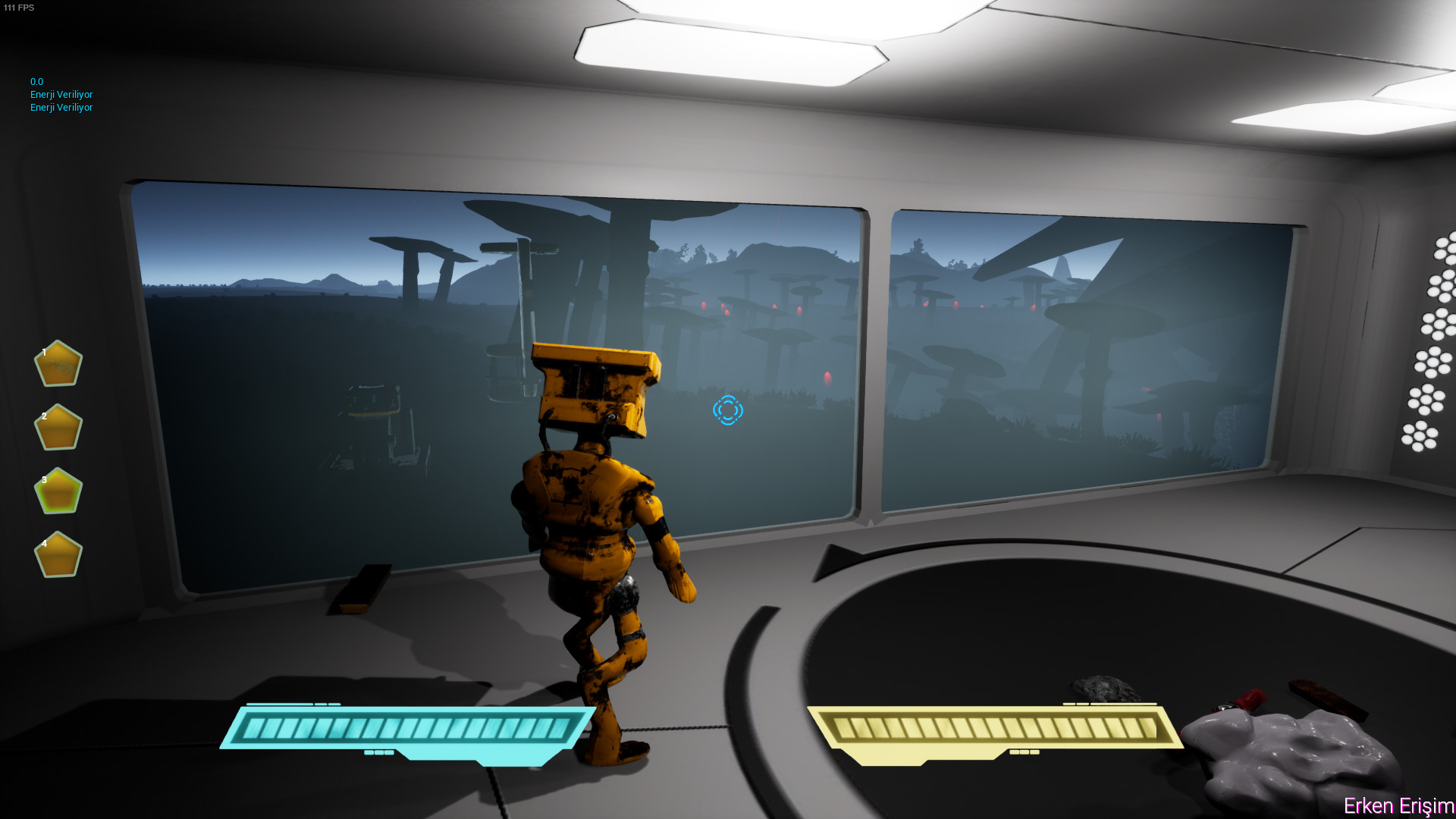The image size is (1456, 819).
Task: Toggle the second Enerji Veriliyor indicator
Action: coord(61,107)
